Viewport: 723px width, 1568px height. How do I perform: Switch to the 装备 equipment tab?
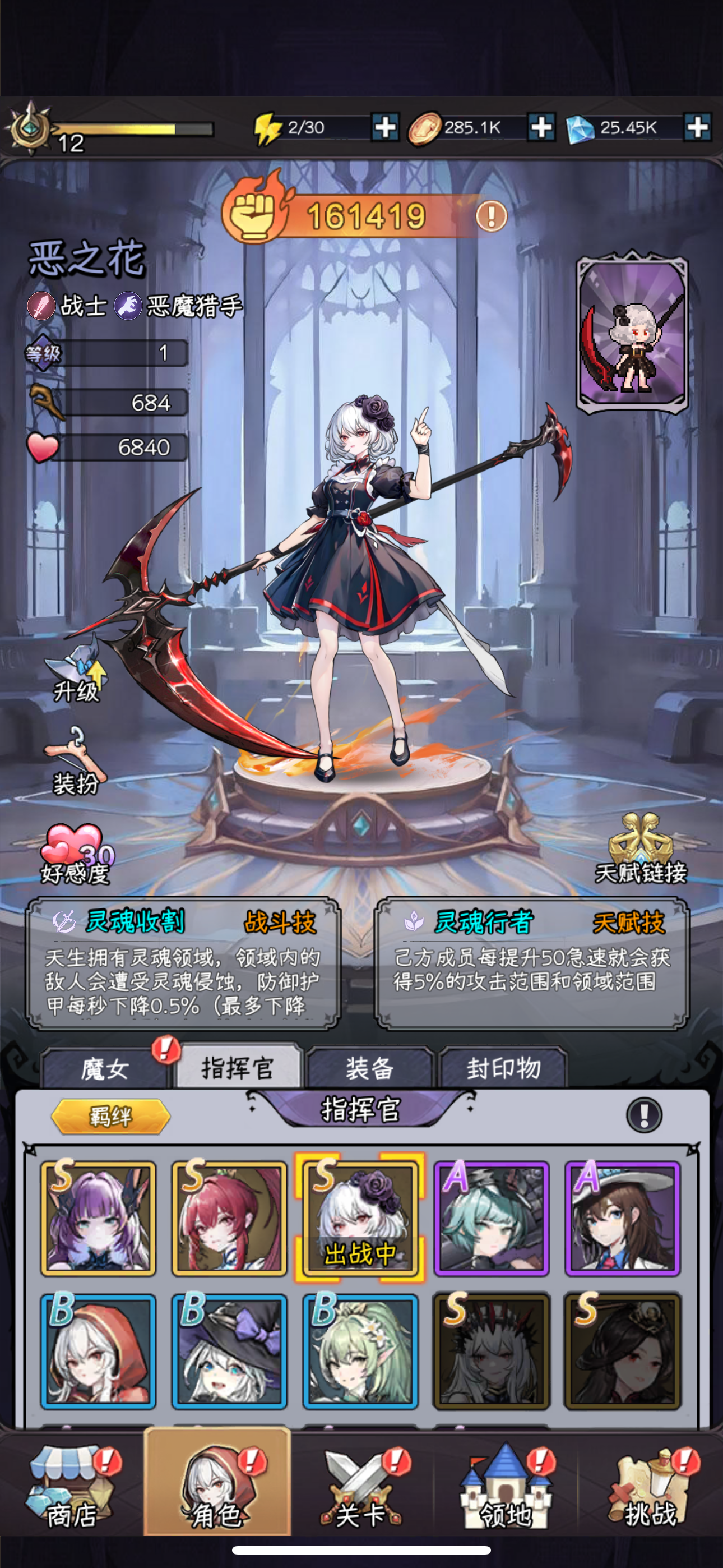(371, 1068)
